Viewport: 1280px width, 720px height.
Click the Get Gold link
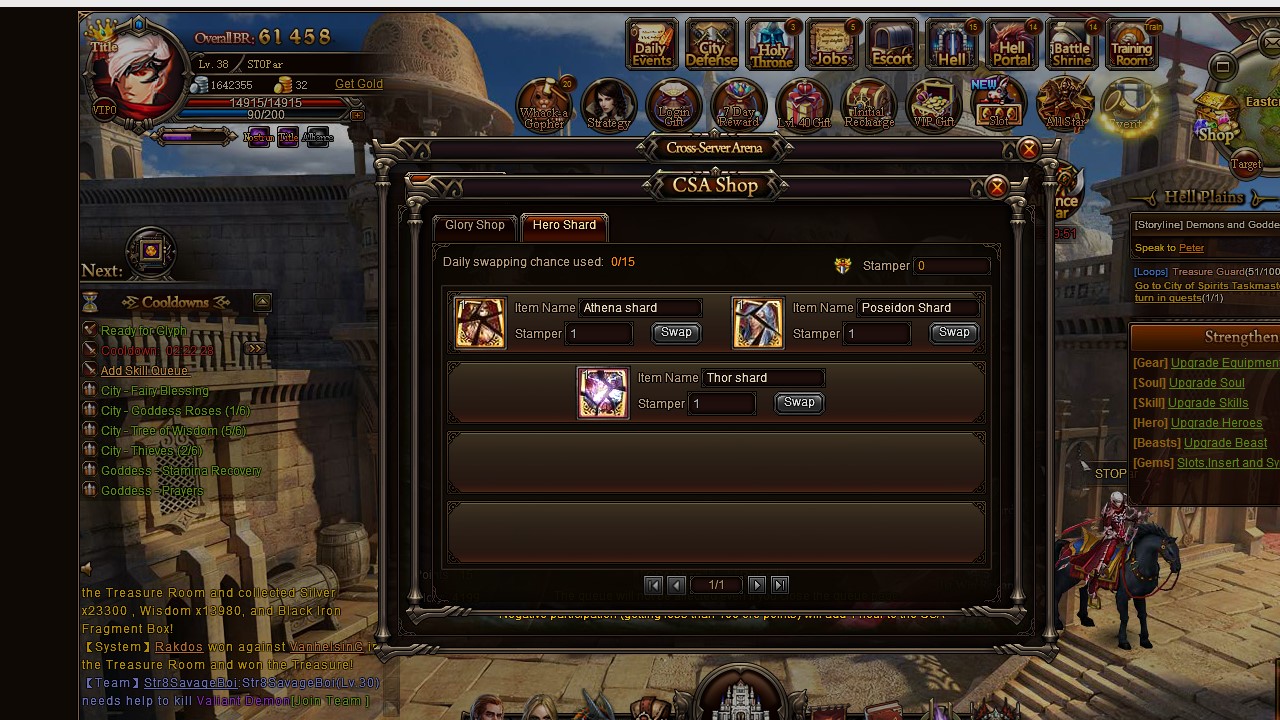point(359,84)
